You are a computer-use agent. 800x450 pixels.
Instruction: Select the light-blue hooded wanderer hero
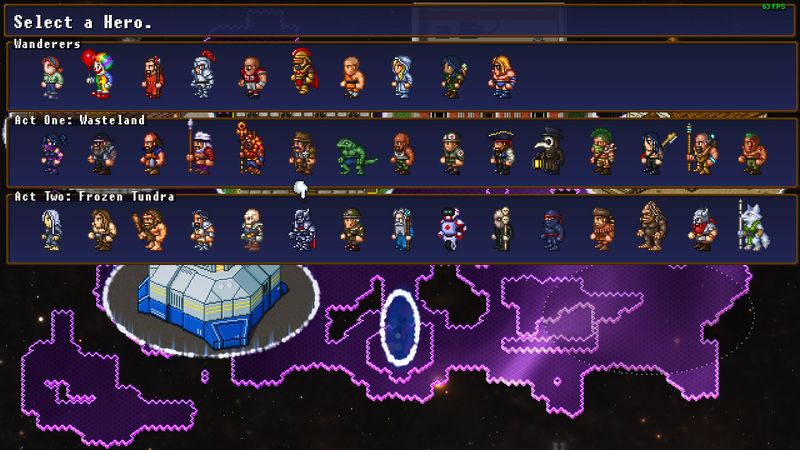click(402, 77)
